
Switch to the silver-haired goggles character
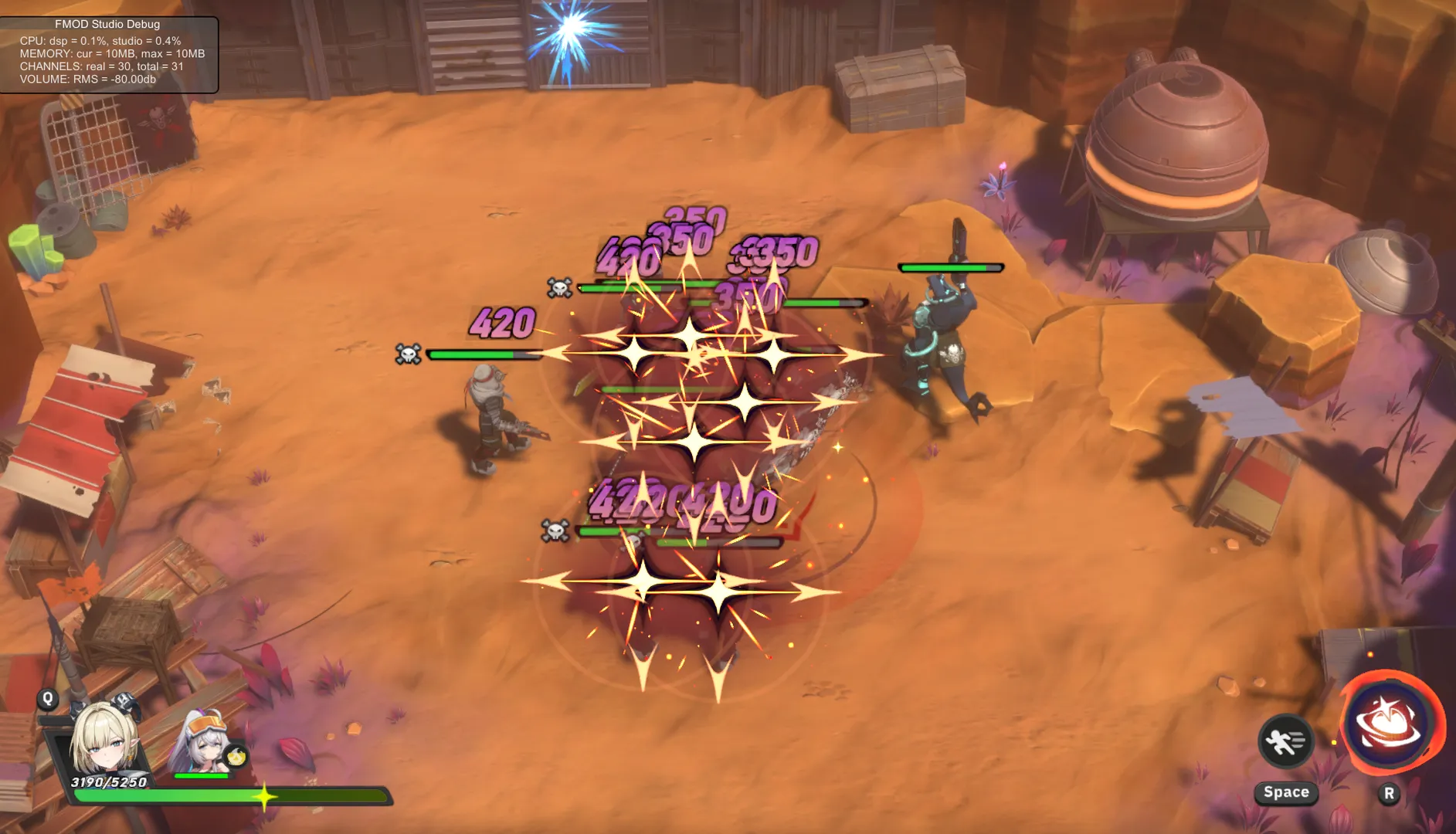(204, 743)
